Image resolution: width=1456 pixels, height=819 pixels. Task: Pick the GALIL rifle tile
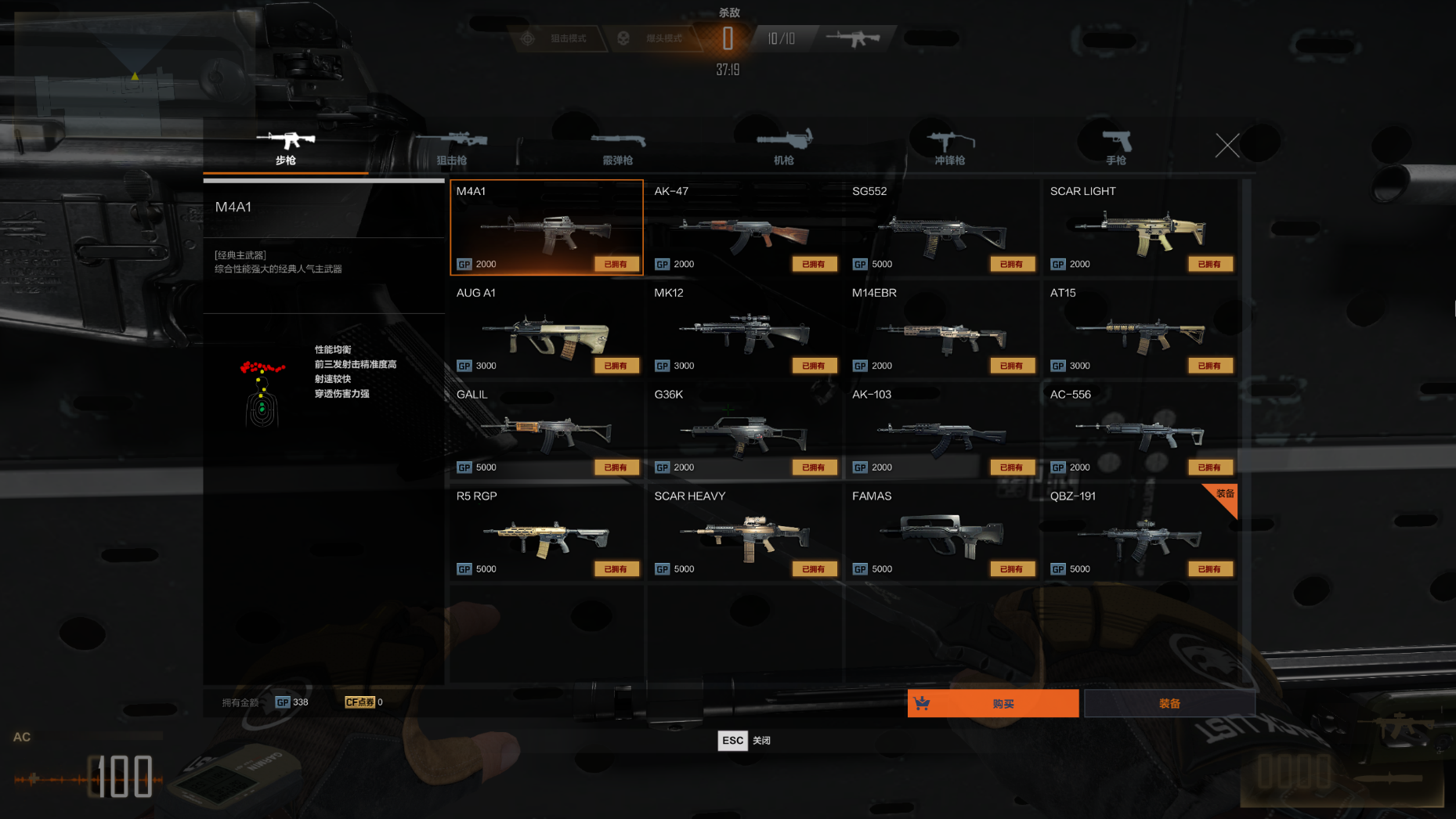click(547, 431)
